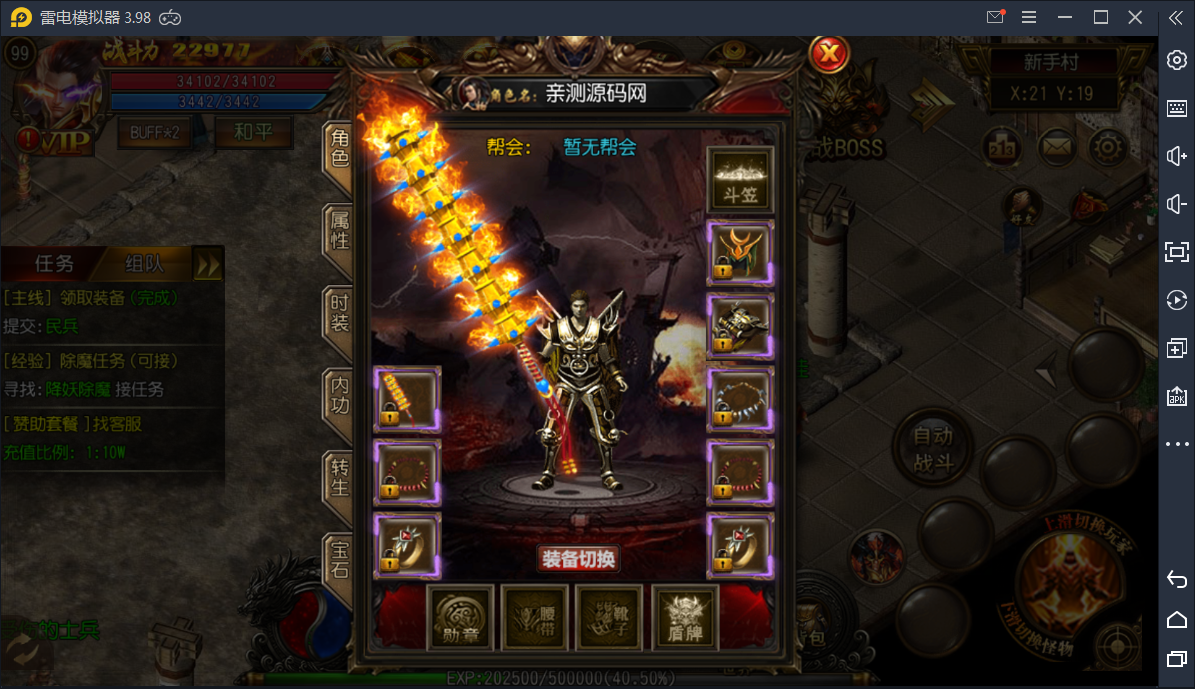Viewport: 1195px width, 689px height.
Task: Select the armor chestplate equipment slot
Action: [740, 326]
